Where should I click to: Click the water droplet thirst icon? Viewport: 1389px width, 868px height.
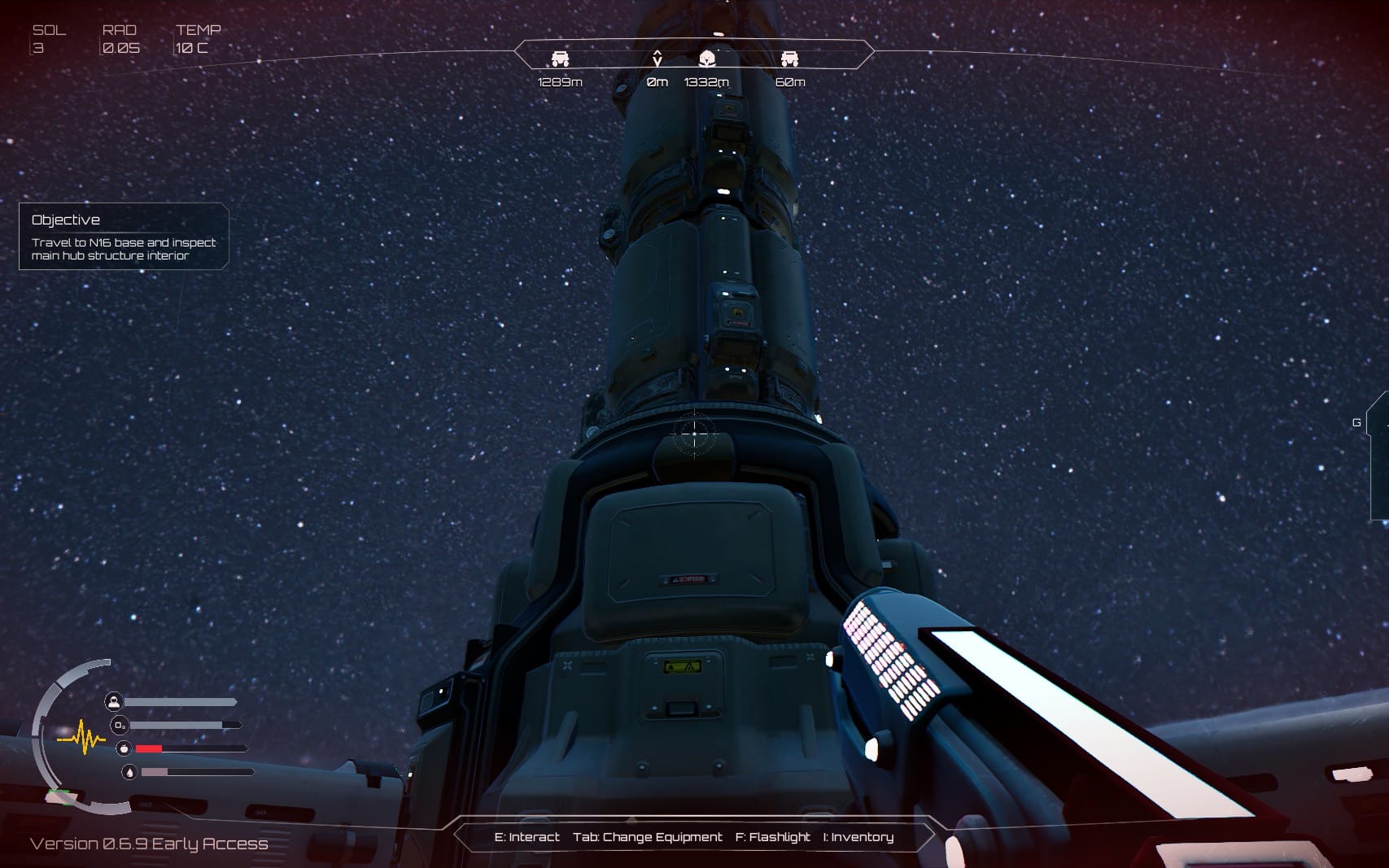click(x=129, y=772)
